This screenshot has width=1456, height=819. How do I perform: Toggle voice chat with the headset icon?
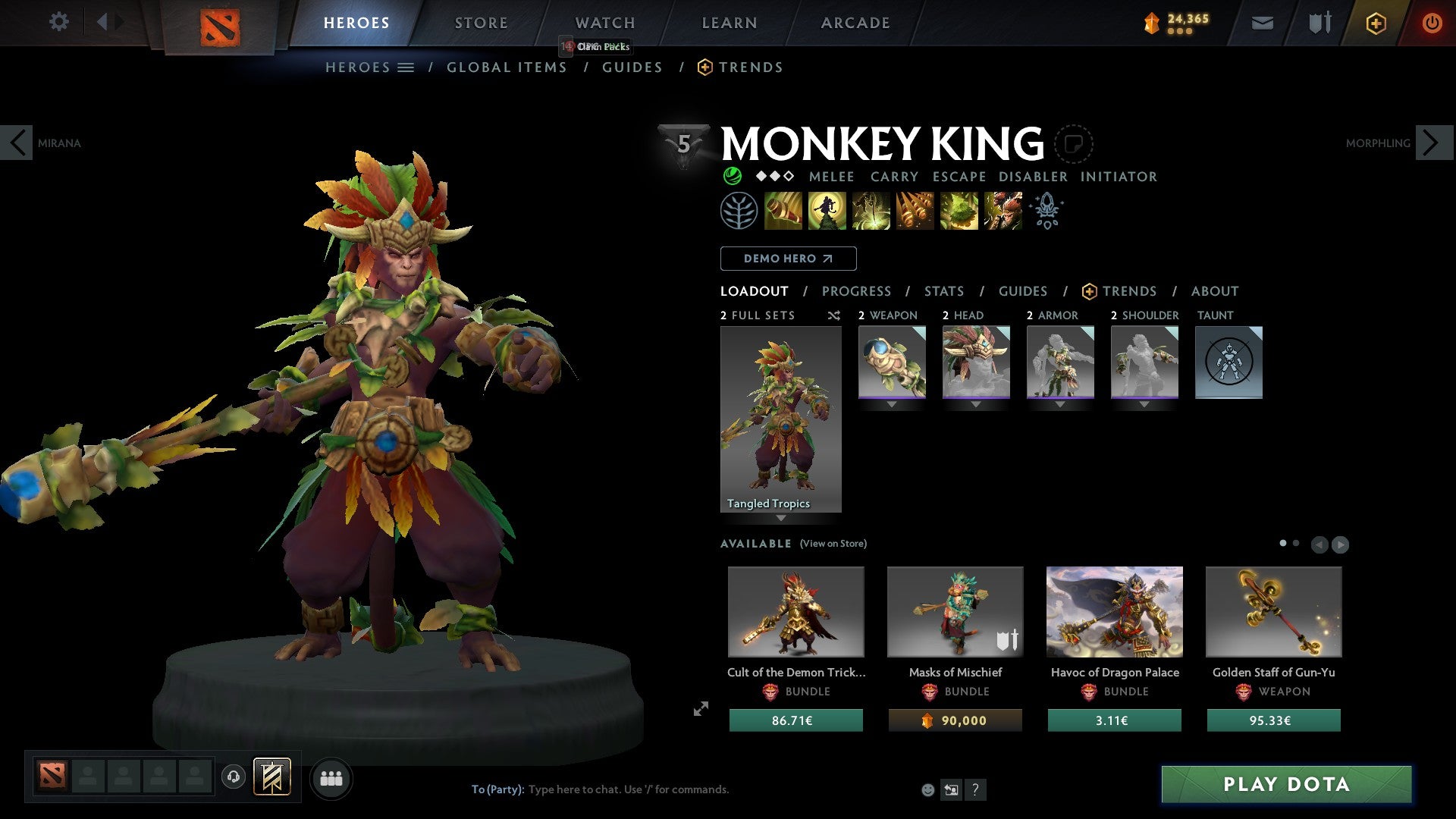234,778
